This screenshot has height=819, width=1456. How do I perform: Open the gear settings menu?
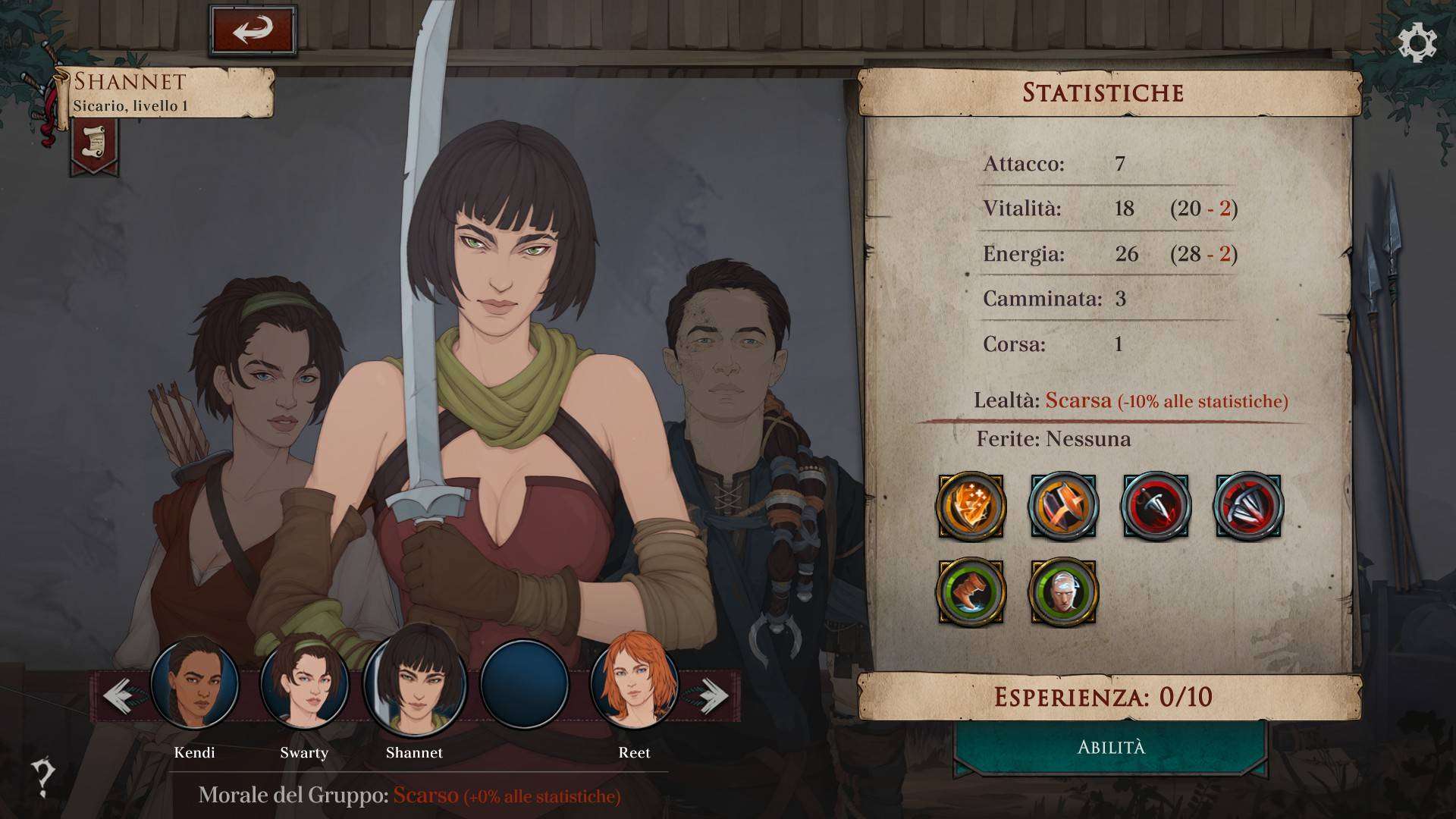click(1417, 43)
